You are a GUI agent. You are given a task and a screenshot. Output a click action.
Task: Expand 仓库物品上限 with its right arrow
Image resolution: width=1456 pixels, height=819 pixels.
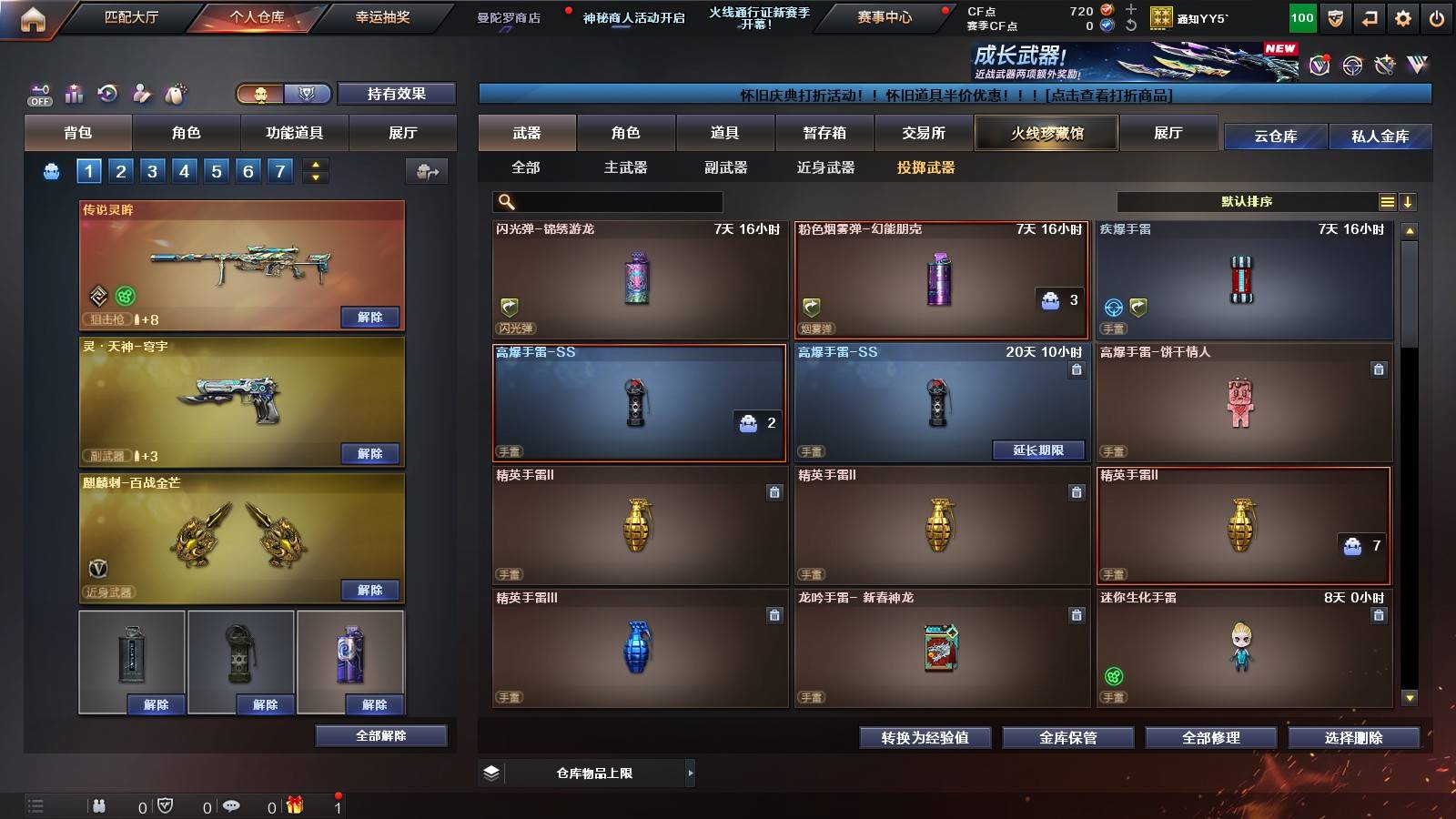[x=692, y=773]
